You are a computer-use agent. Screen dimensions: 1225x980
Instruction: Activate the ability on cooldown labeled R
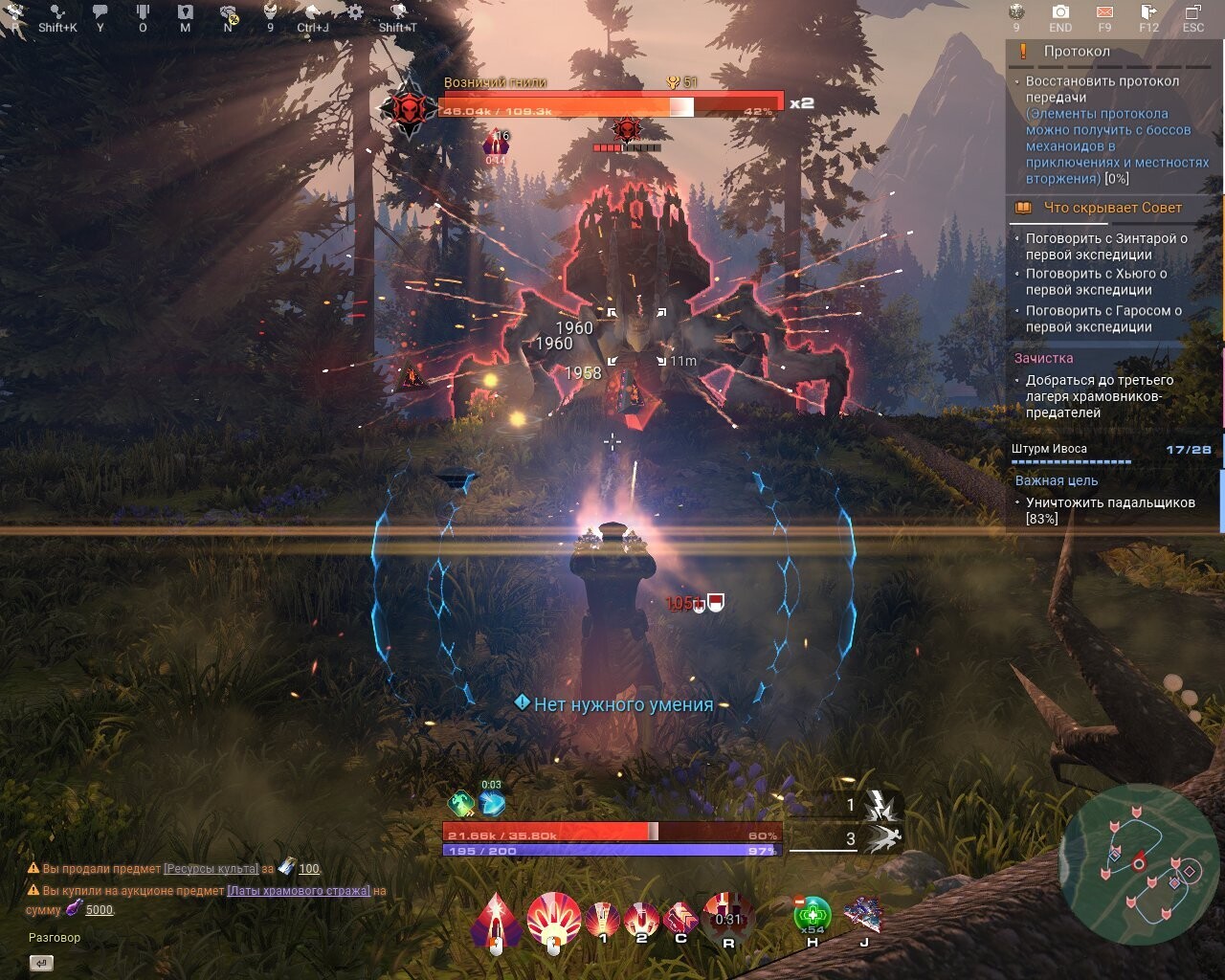(x=728, y=917)
